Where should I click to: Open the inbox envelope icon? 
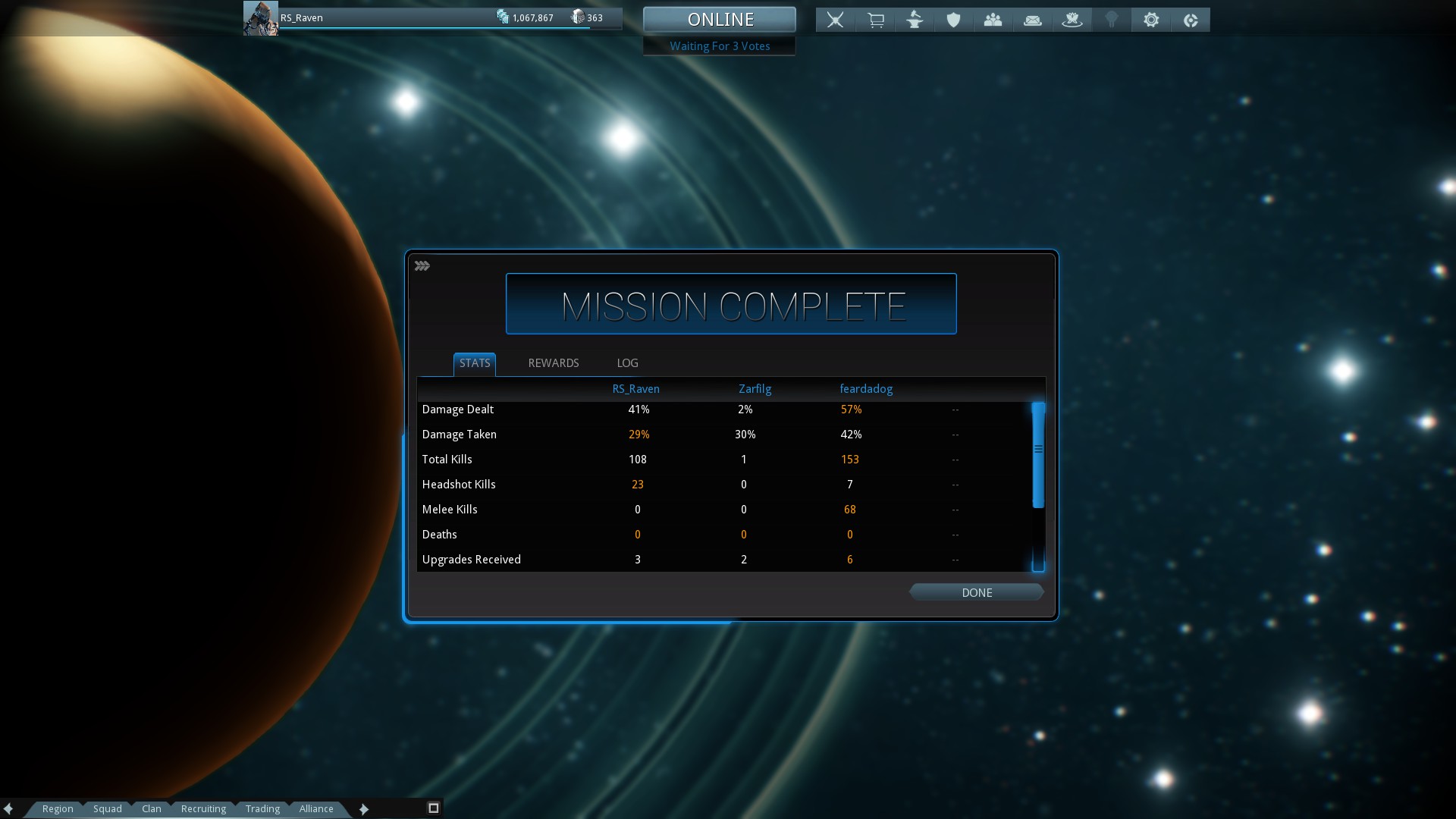click(1032, 20)
